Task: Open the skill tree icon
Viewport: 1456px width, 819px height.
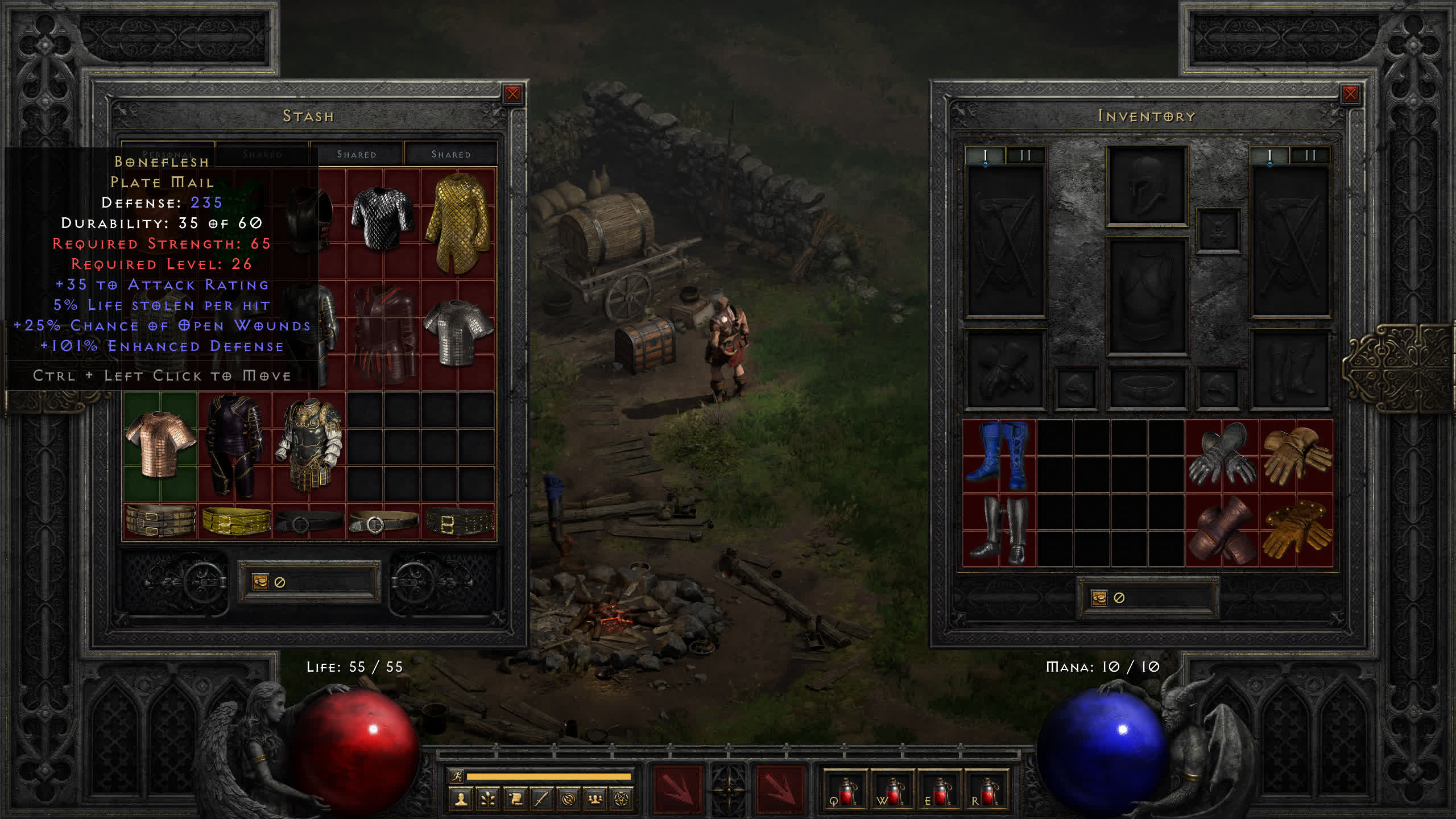Action: tap(488, 800)
